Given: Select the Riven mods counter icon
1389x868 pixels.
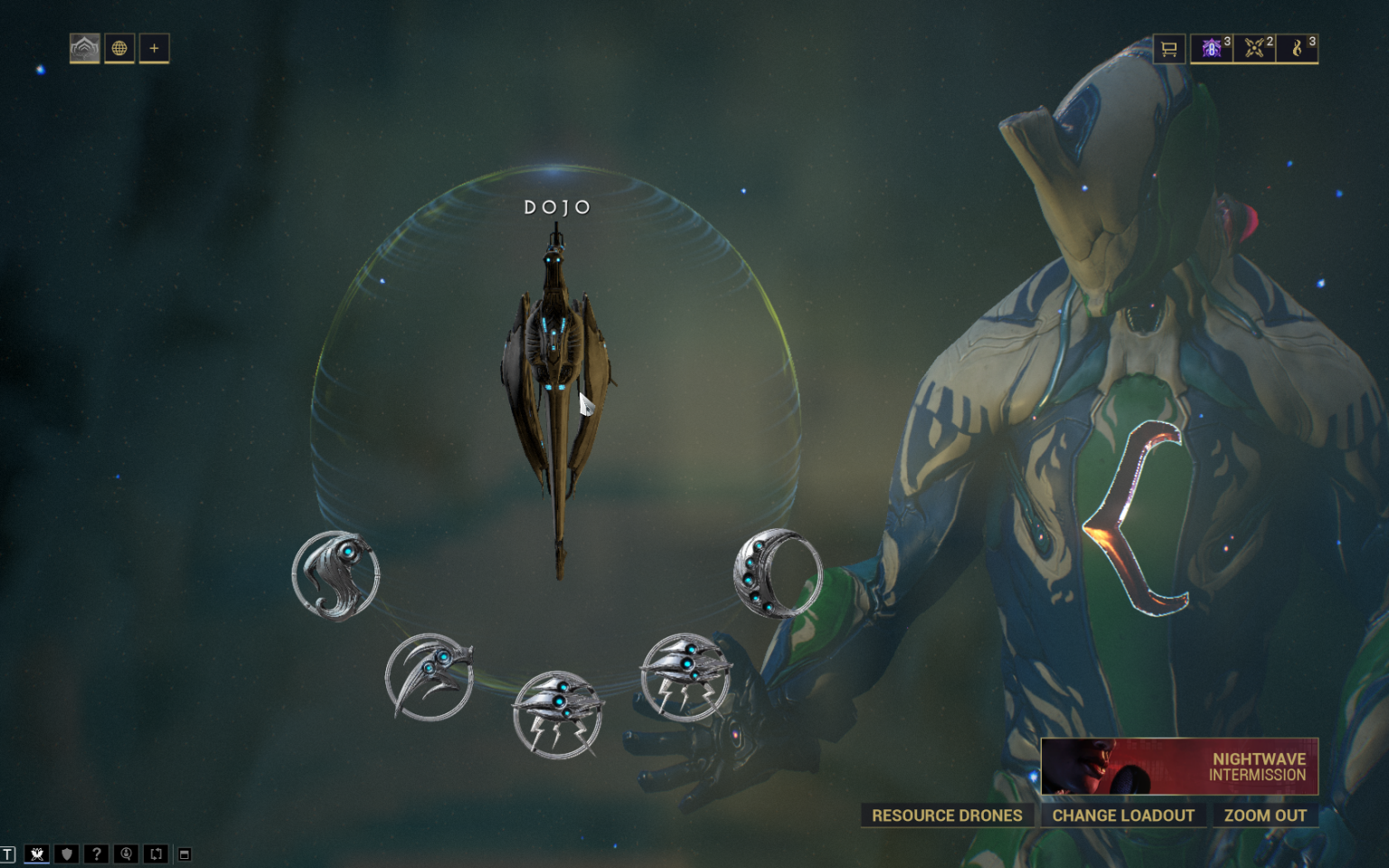Looking at the screenshot, I should tap(1212, 49).
